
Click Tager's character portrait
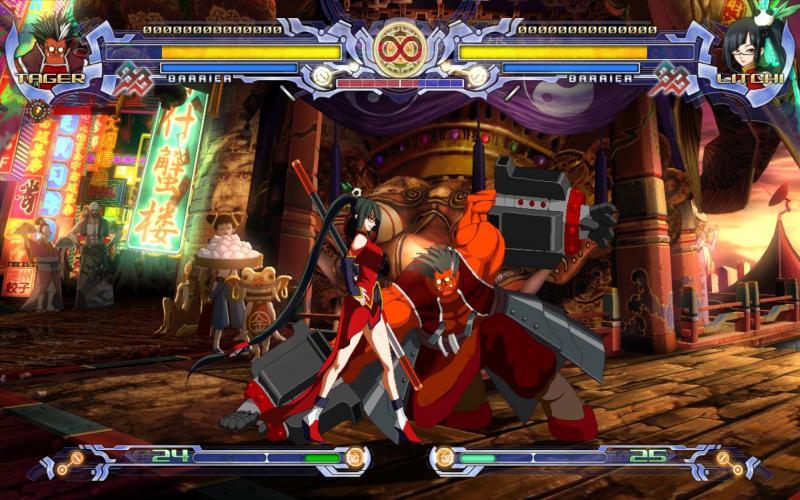[x=45, y=45]
